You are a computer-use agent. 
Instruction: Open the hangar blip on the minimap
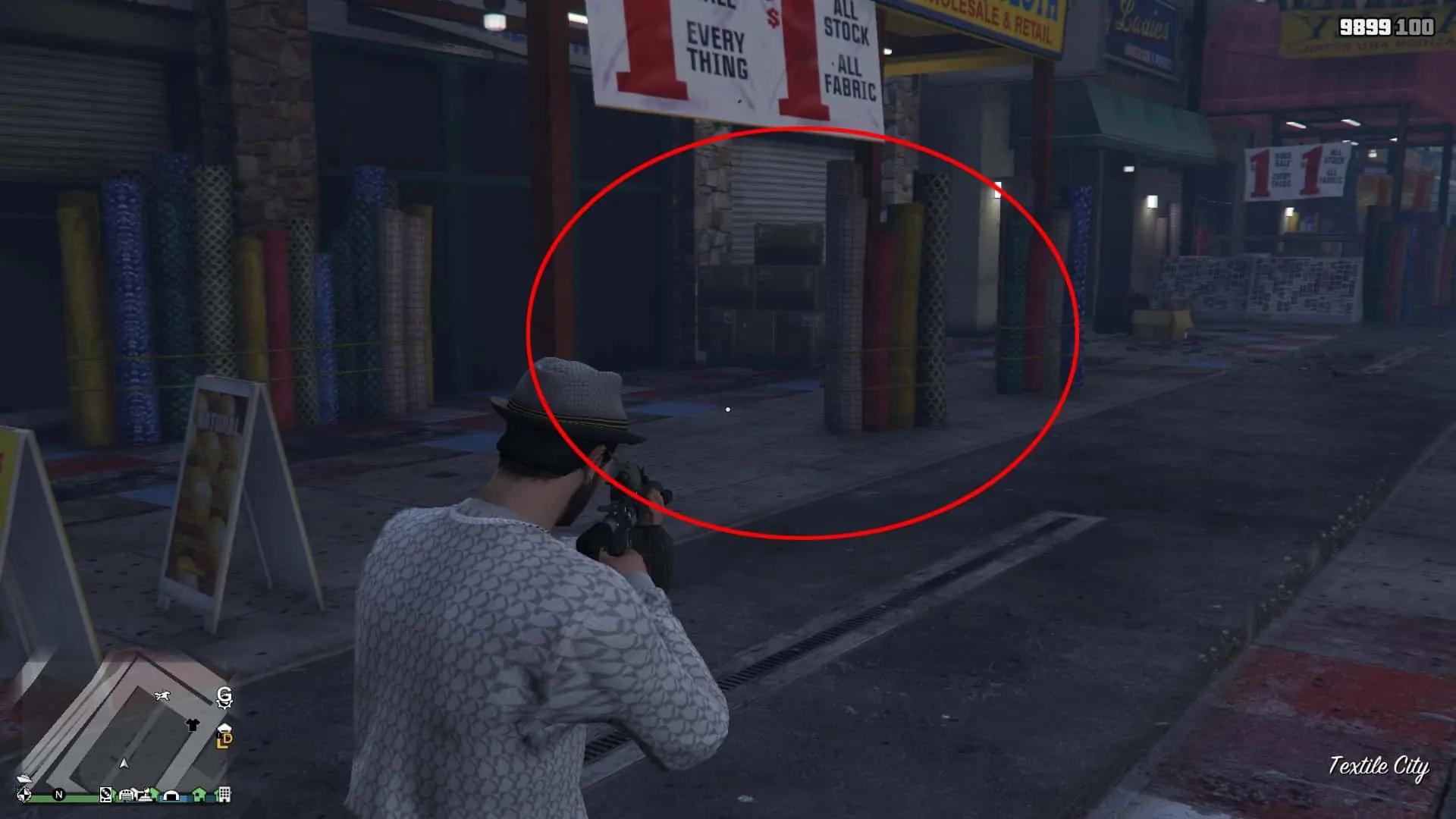pos(172,795)
